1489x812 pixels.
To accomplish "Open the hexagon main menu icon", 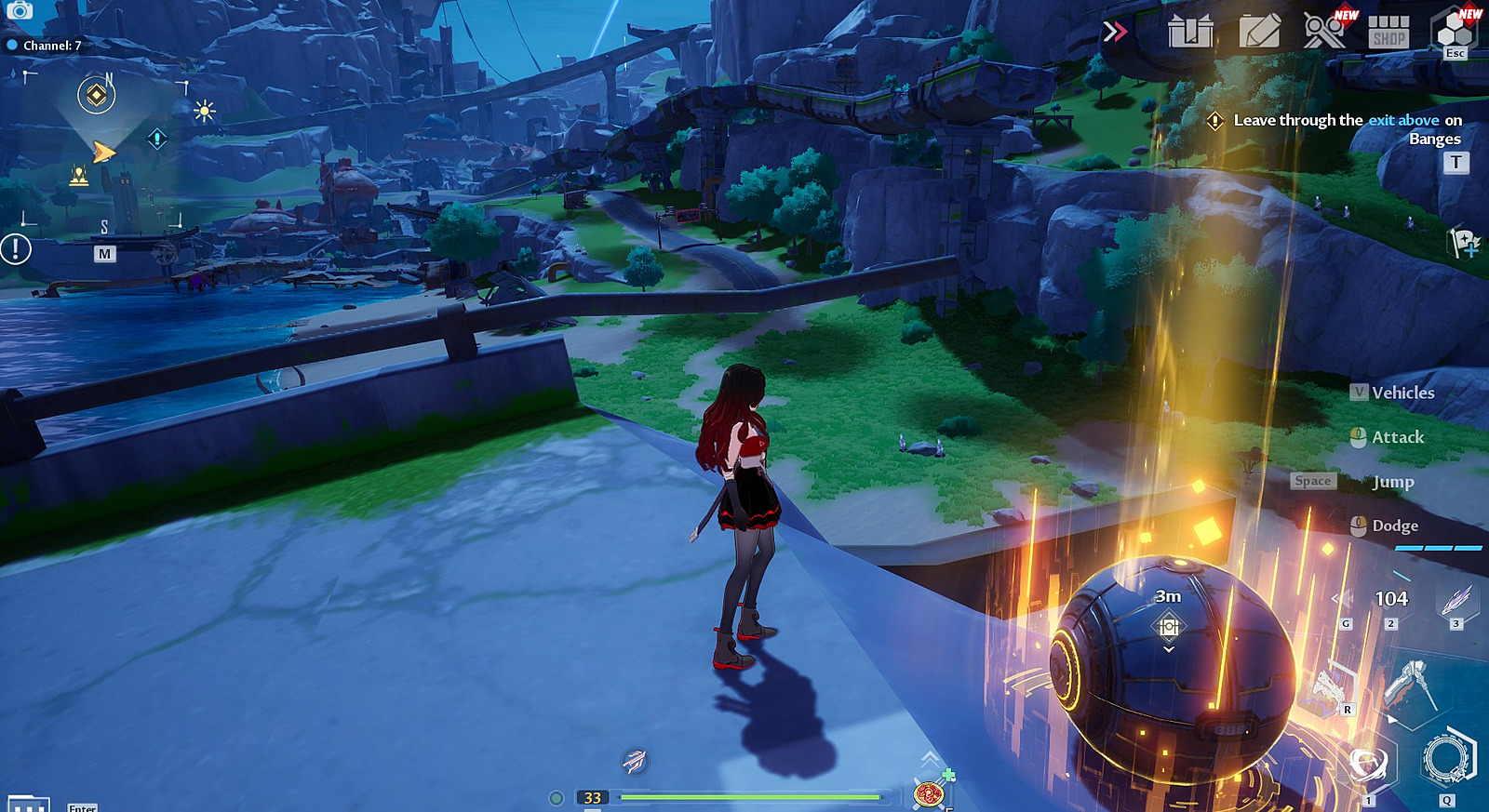I will (x=1455, y=32).
